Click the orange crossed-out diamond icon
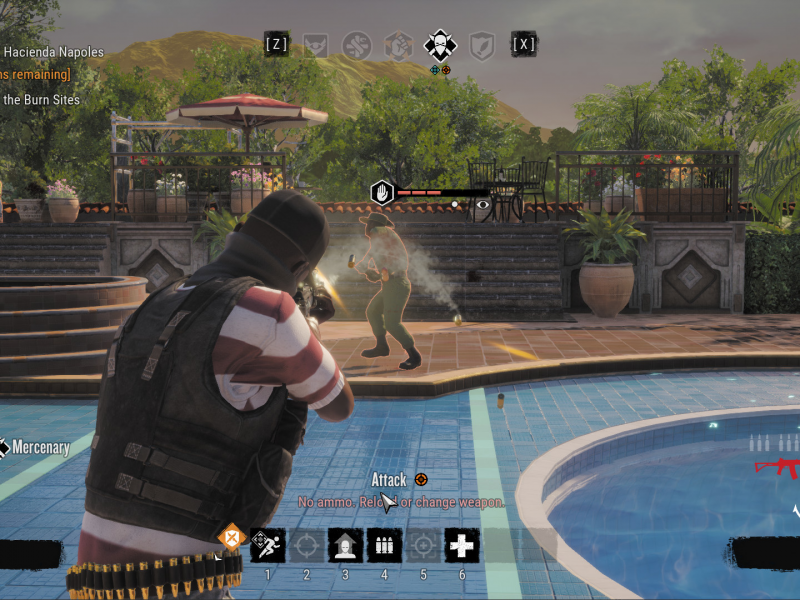Viewport: 800px width, 600px height. coord(232,537)
